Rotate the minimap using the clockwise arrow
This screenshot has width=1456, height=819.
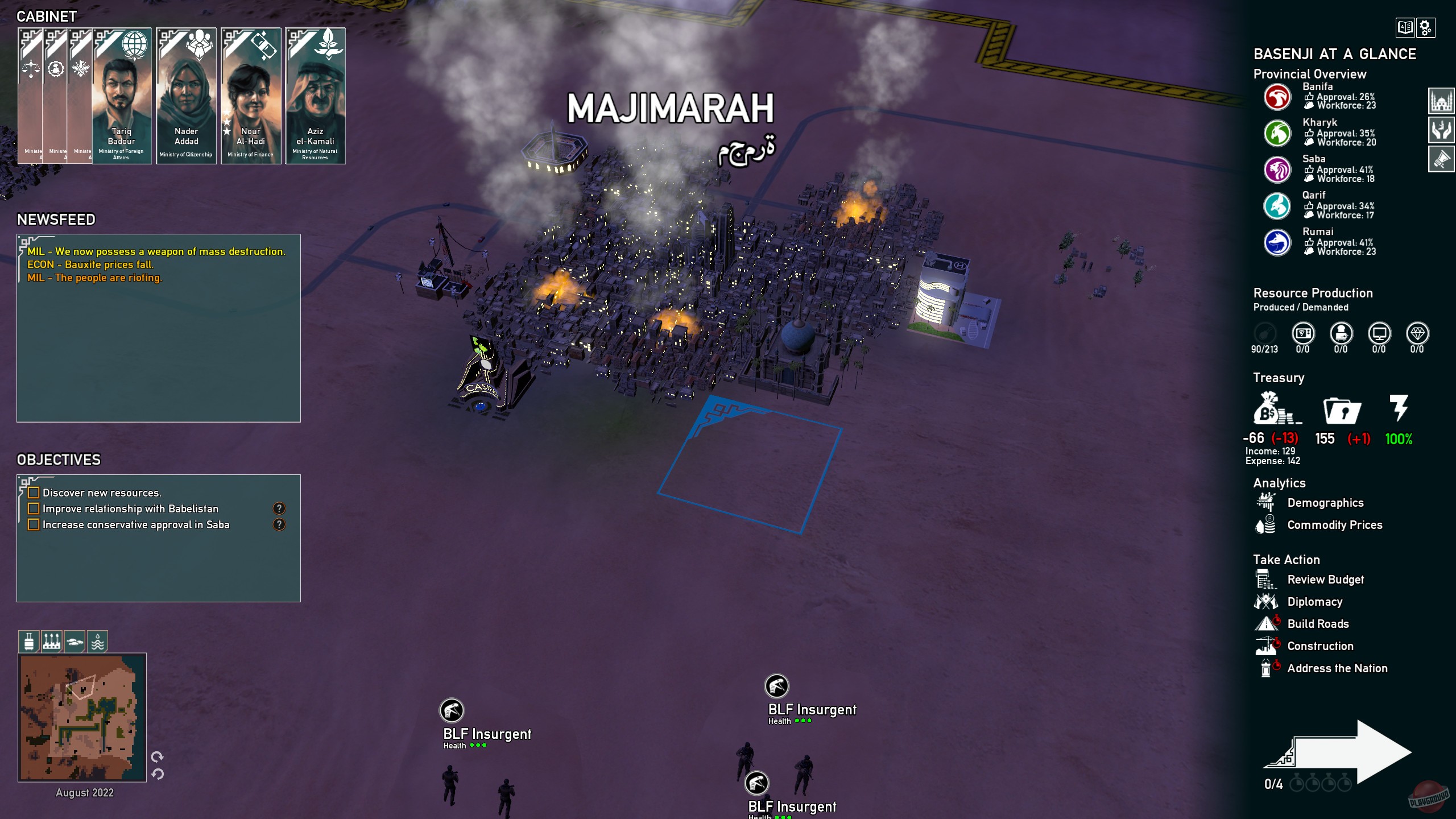point(158,757)
